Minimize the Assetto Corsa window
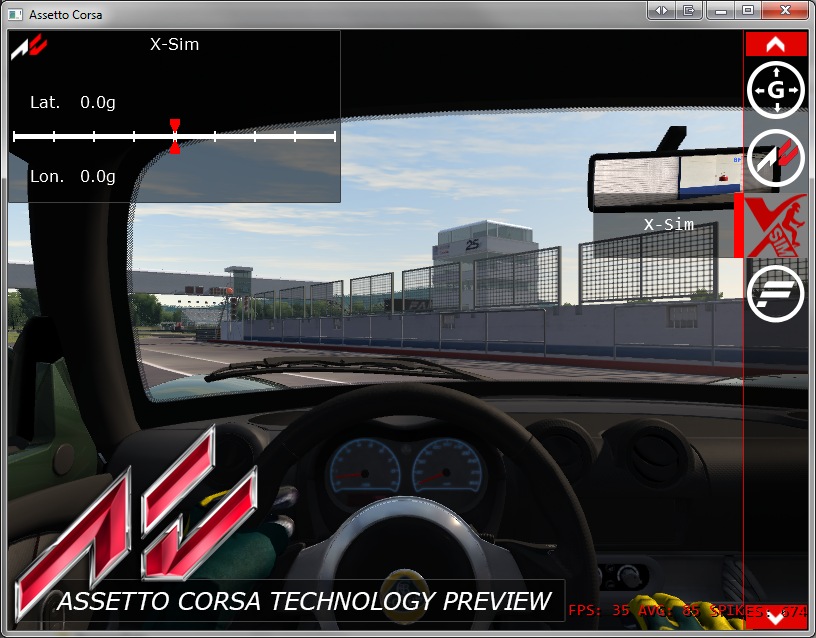 tap(719, 10)
